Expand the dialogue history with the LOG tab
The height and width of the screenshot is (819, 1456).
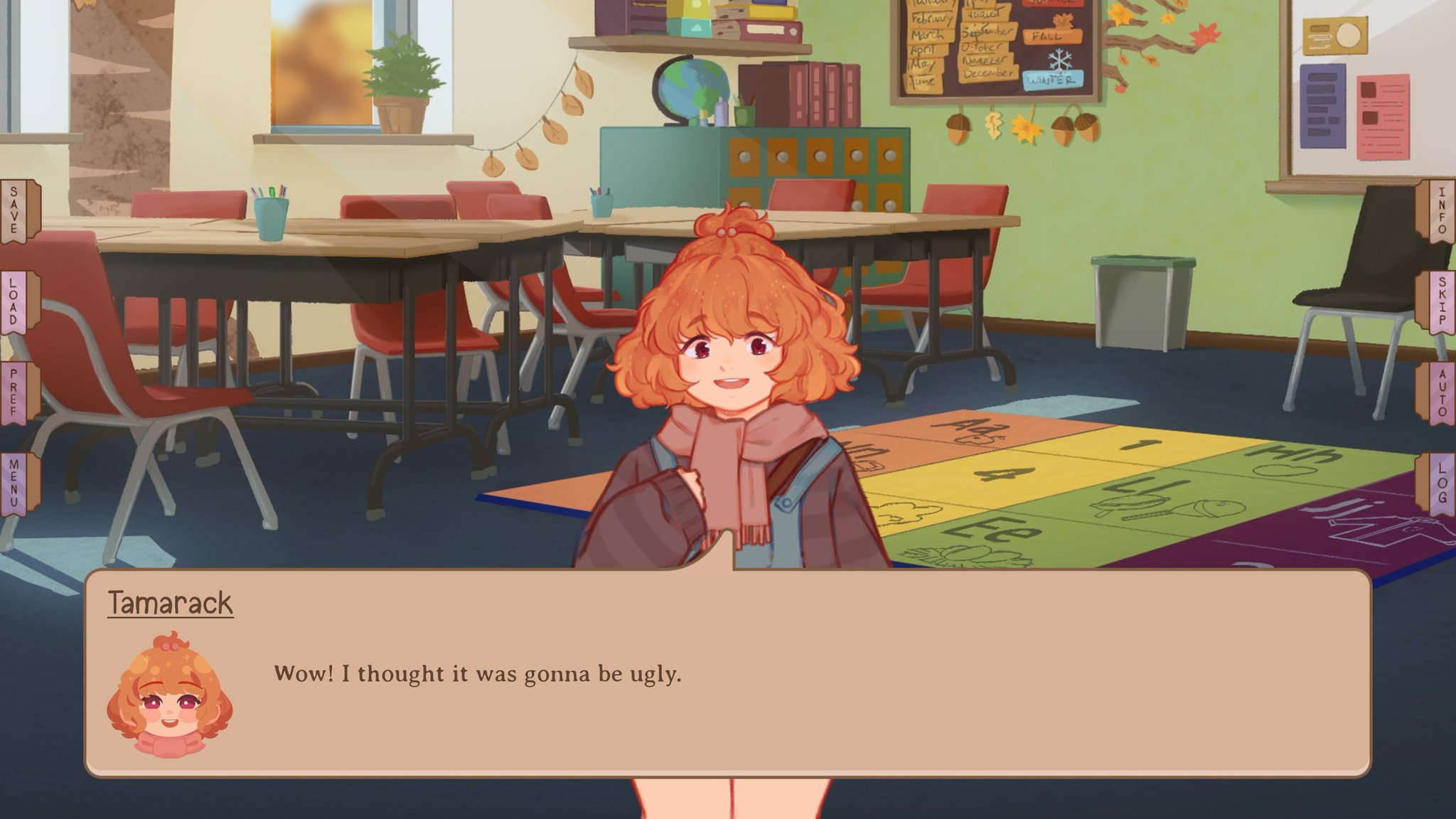[1442, 483]
